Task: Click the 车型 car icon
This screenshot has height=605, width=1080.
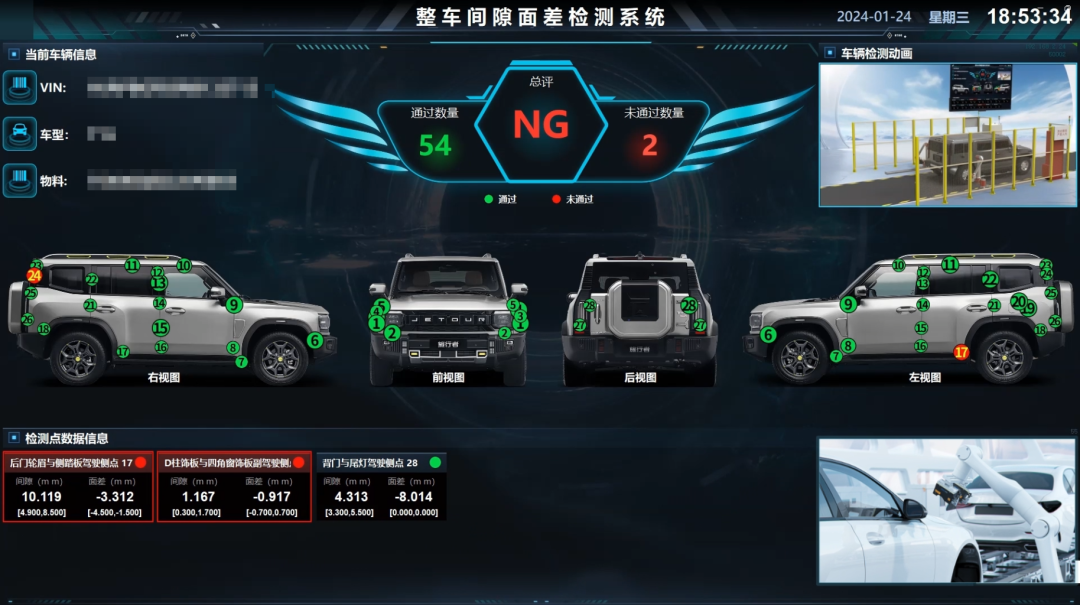Action: [x=20, y=134]
